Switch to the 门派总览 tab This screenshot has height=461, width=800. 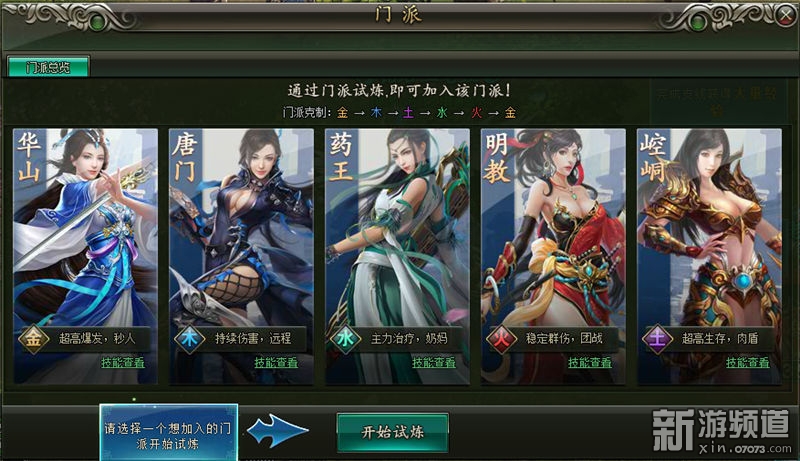click(48, 67)
